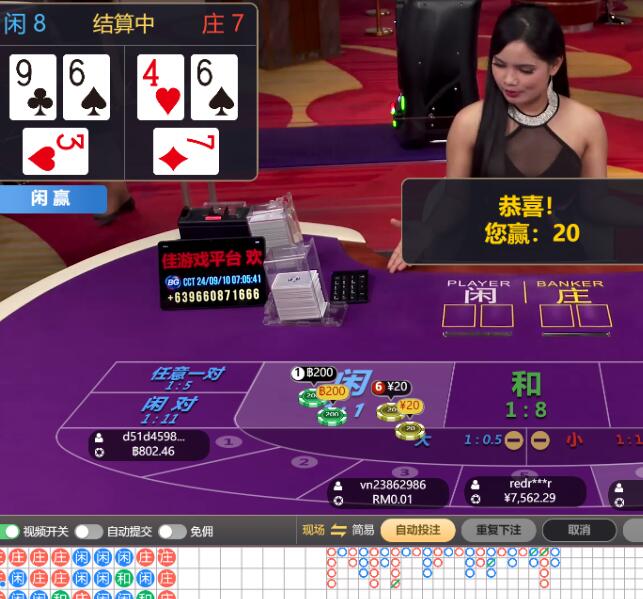Open player d51d4598 seat info

click(148, 444)
